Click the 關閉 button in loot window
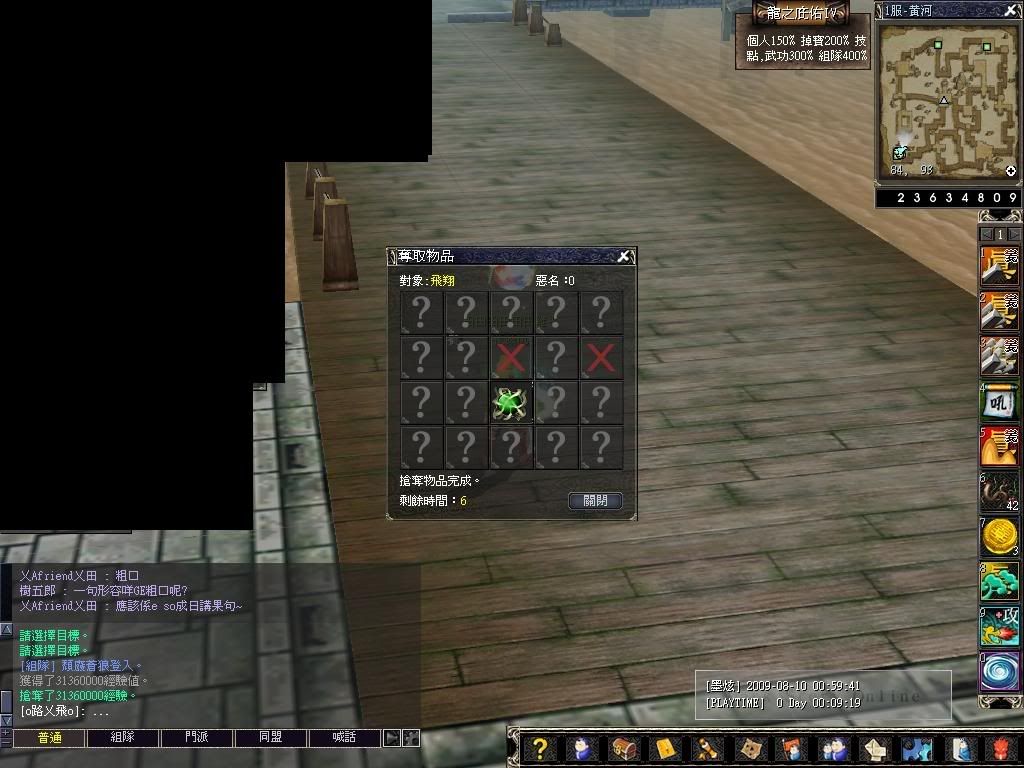1024x768 pixels. 595,501
